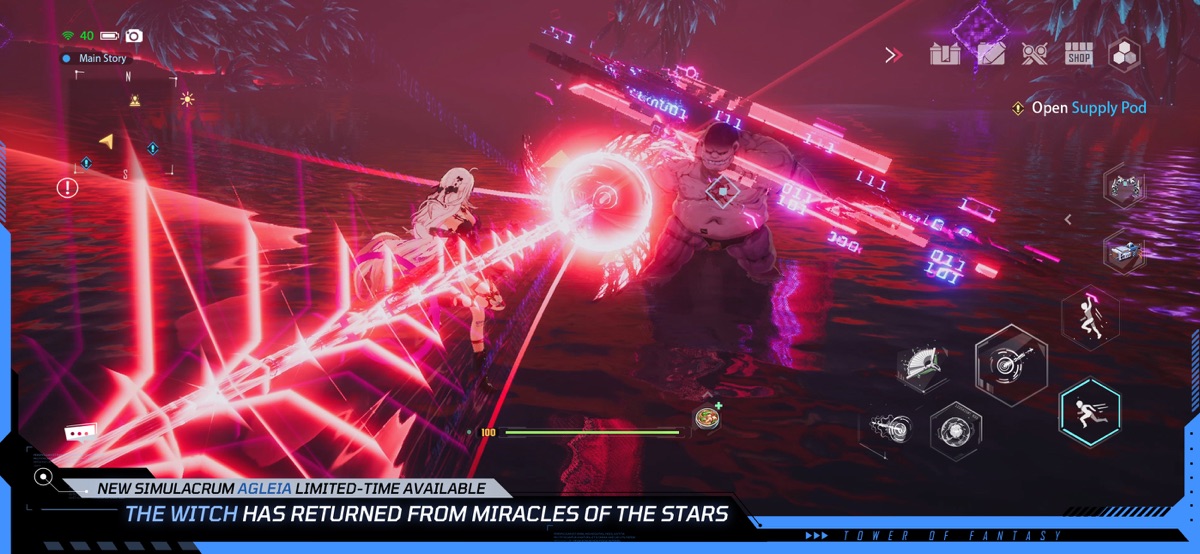Viewport: 1200px width, 554px height.
Task: Trigger the target crosshair attack button
Action: [1011, 364]
